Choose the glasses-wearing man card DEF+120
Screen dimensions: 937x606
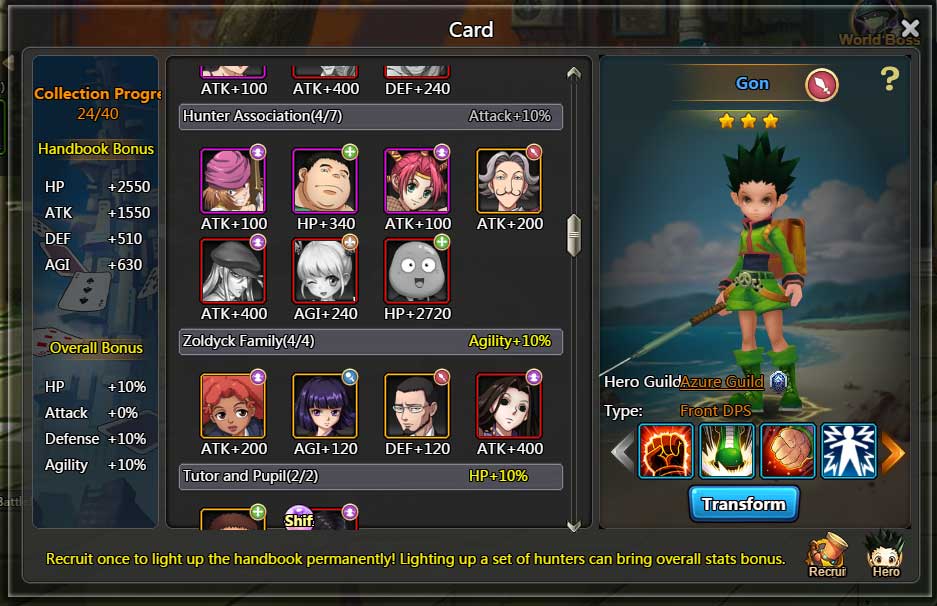(x=416, y=406)
